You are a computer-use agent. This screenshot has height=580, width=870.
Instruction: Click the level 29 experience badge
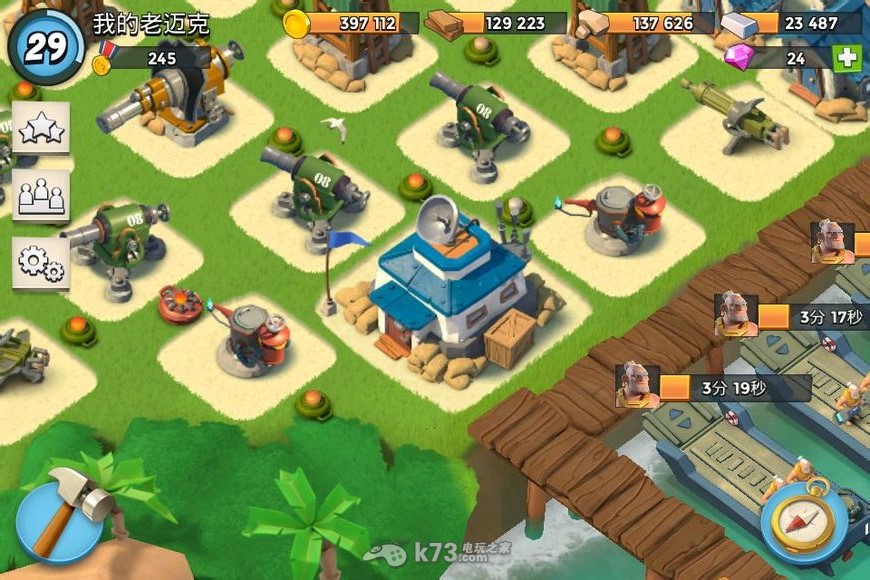pos(45,47)
